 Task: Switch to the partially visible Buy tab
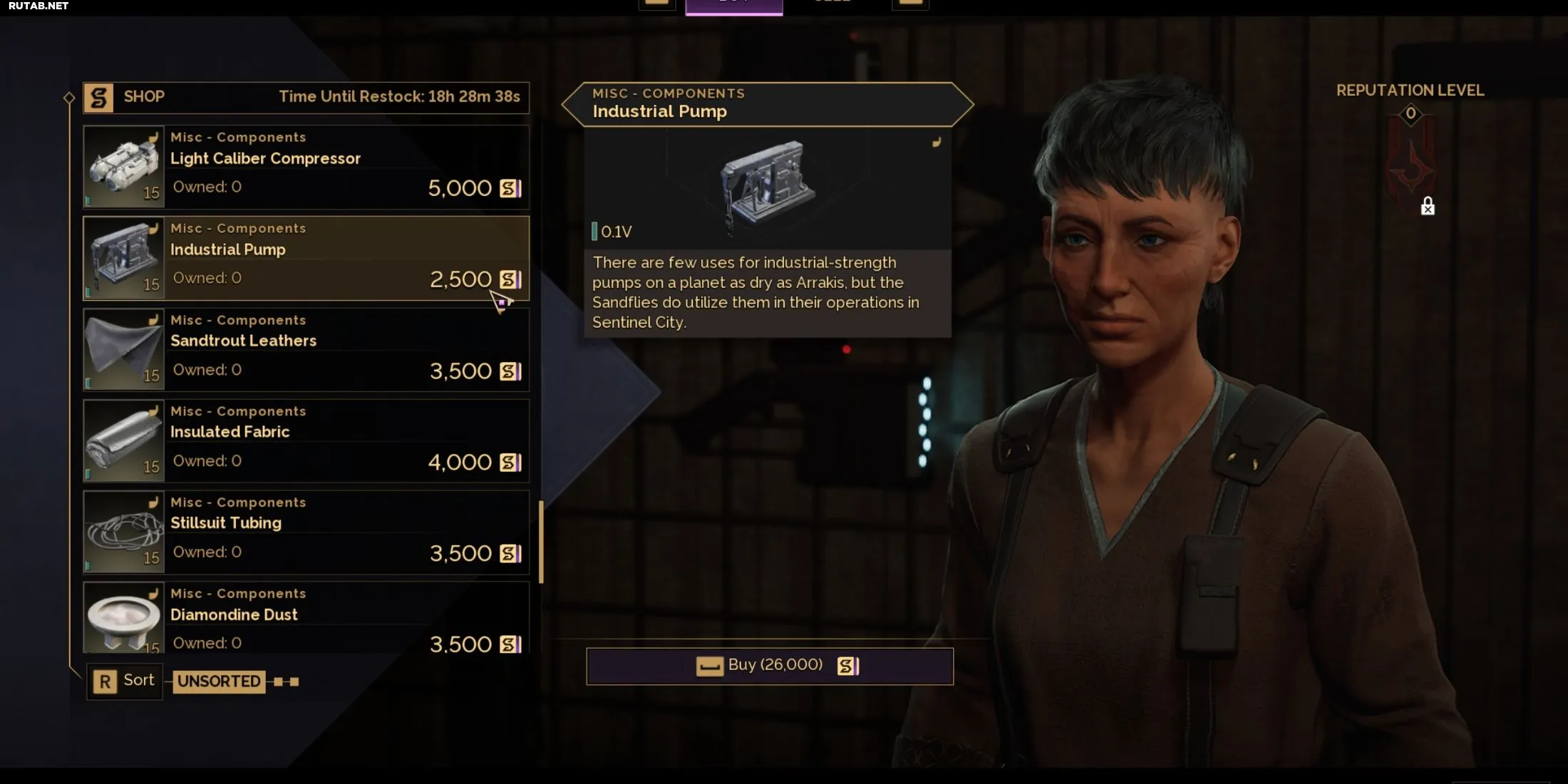tap(733, 6)
